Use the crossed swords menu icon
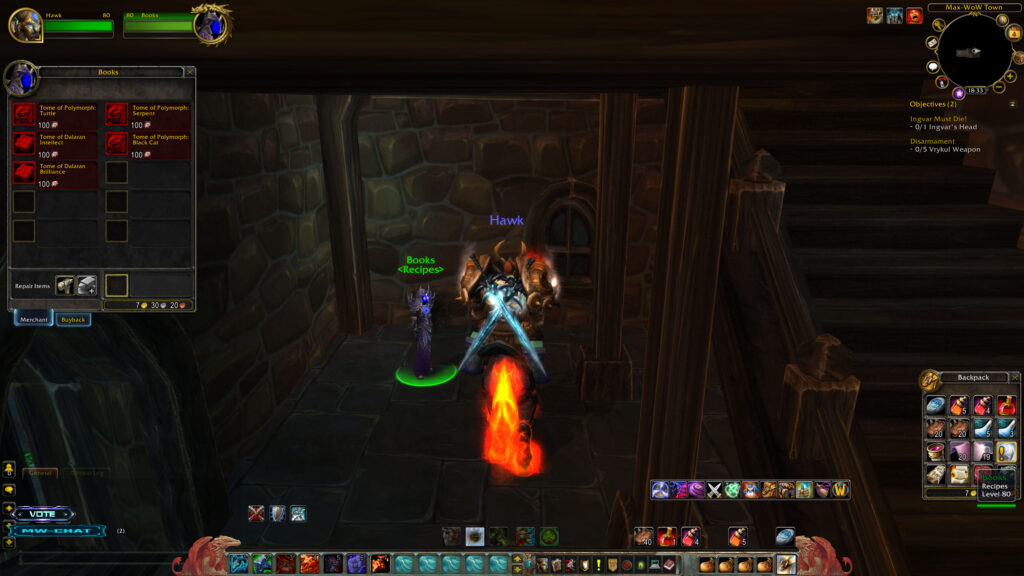The height and width of the screenshot is (576, 1024). click(714, 490)
